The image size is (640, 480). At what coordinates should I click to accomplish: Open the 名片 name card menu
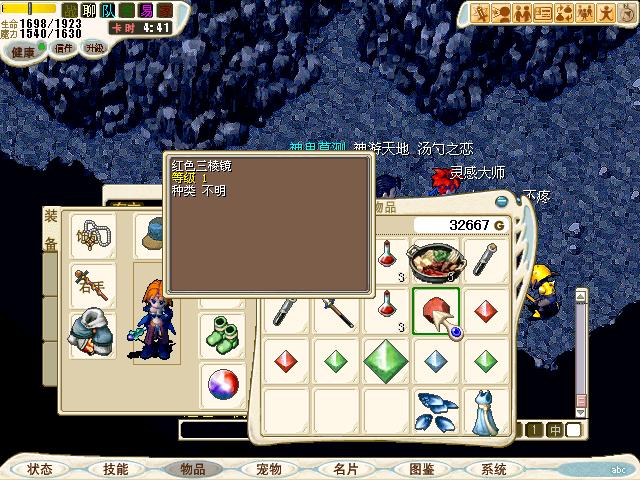point(345,468)
